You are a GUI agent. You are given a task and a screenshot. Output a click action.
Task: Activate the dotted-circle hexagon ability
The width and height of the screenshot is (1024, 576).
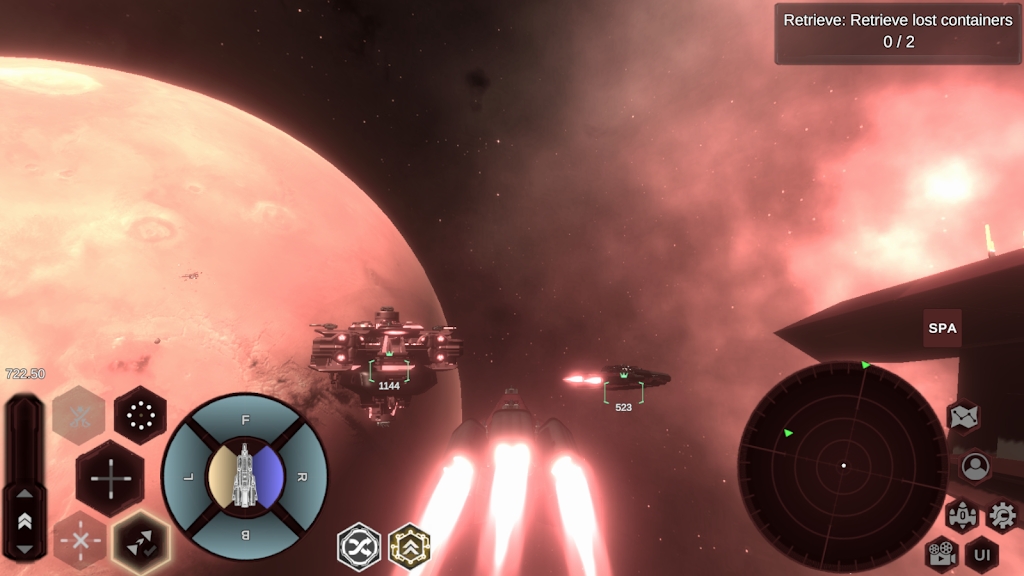pyautogui.click(x=140, y=414)
